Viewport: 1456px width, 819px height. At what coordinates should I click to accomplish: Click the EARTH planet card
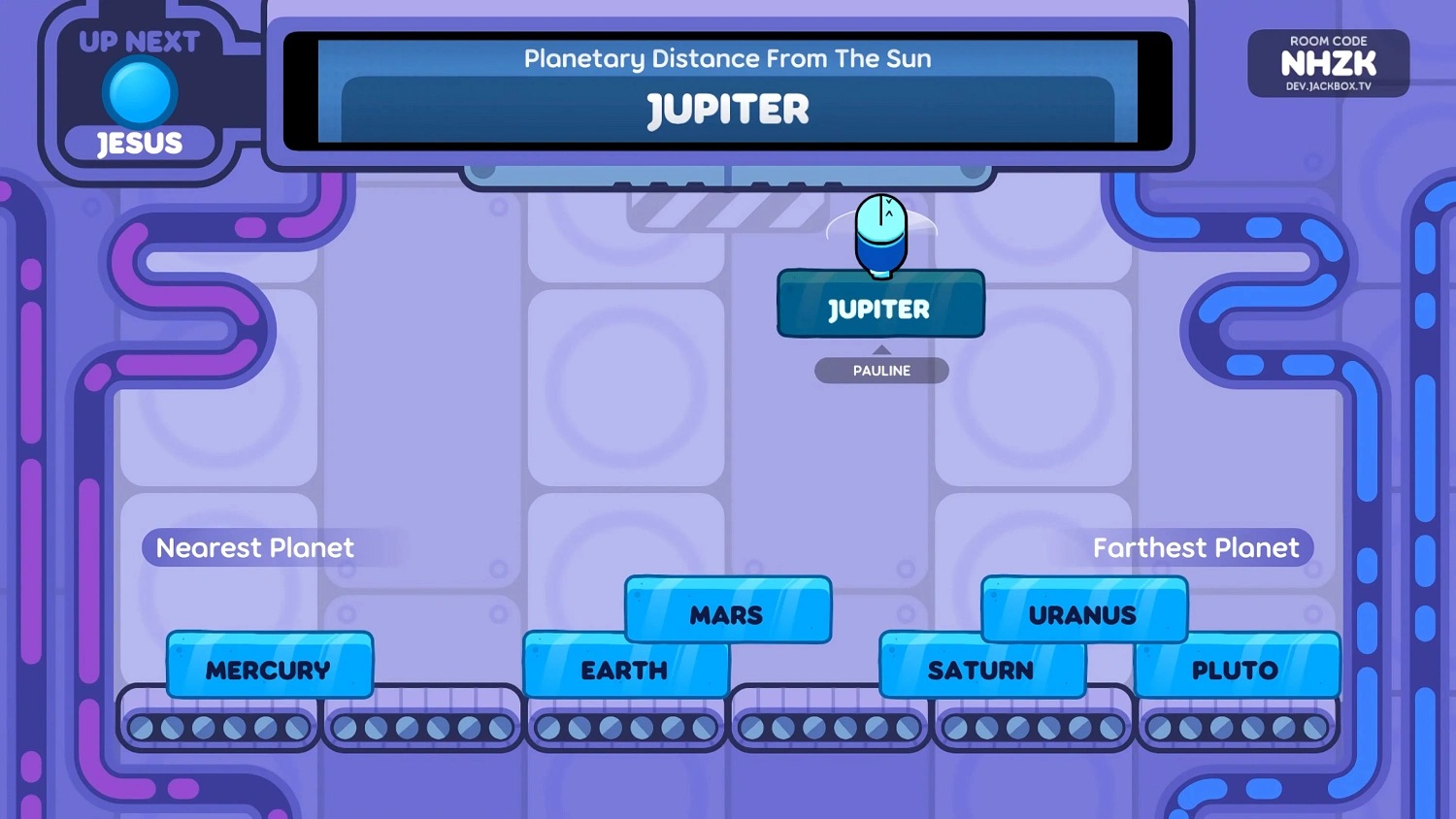pyautogui.click(x=624, y=670)
